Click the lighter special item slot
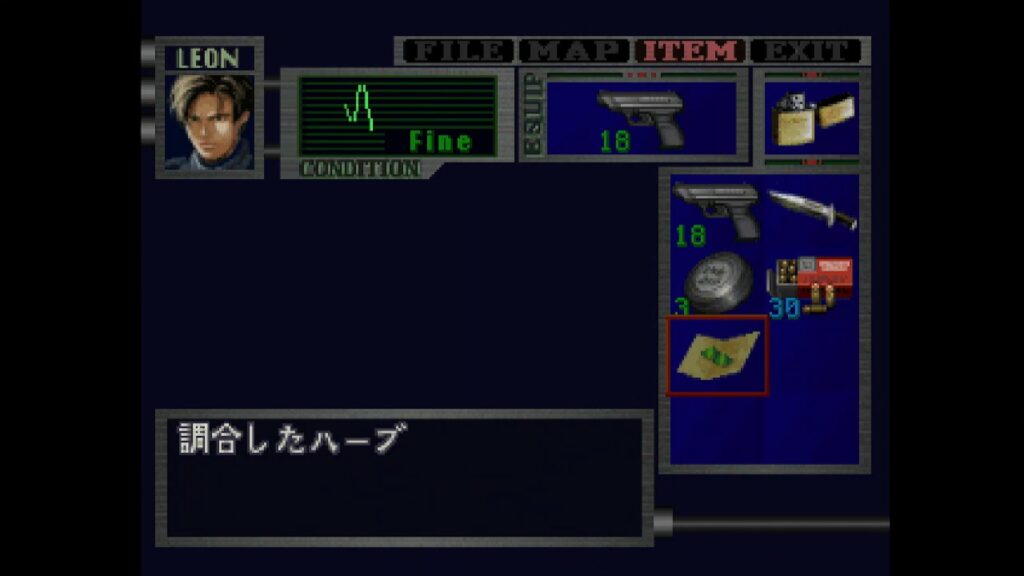 tap(811, 118)
